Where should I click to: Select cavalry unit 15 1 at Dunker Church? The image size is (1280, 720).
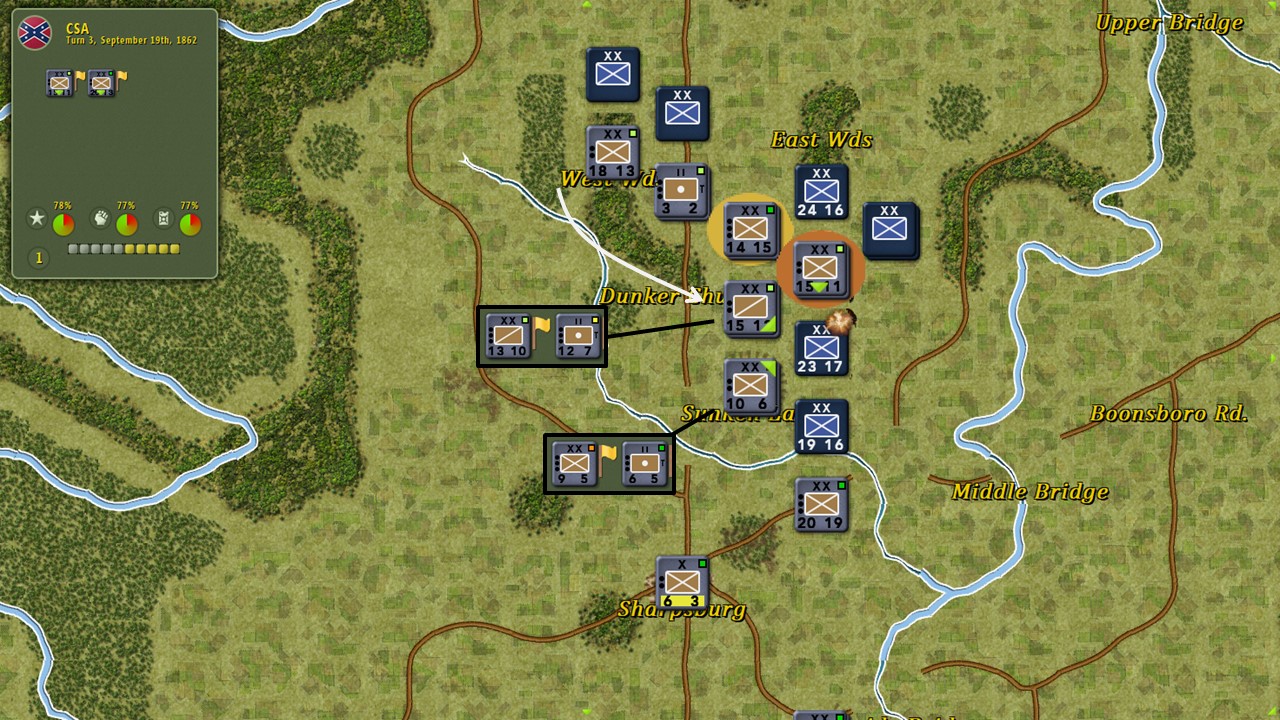pos(751,306)
